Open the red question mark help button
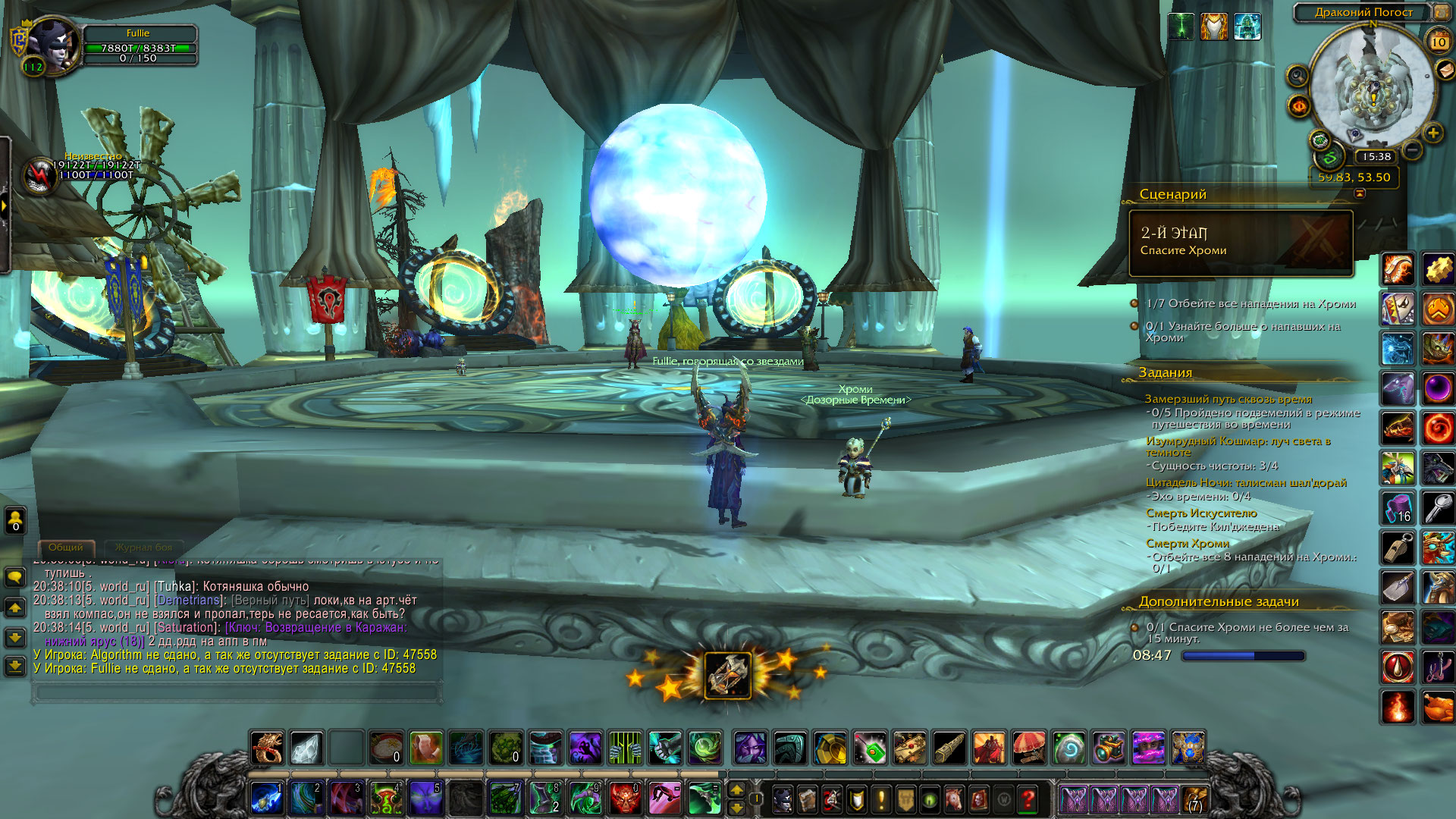The height and width of the screenshot is (819, 1456). pos(1028,799)
